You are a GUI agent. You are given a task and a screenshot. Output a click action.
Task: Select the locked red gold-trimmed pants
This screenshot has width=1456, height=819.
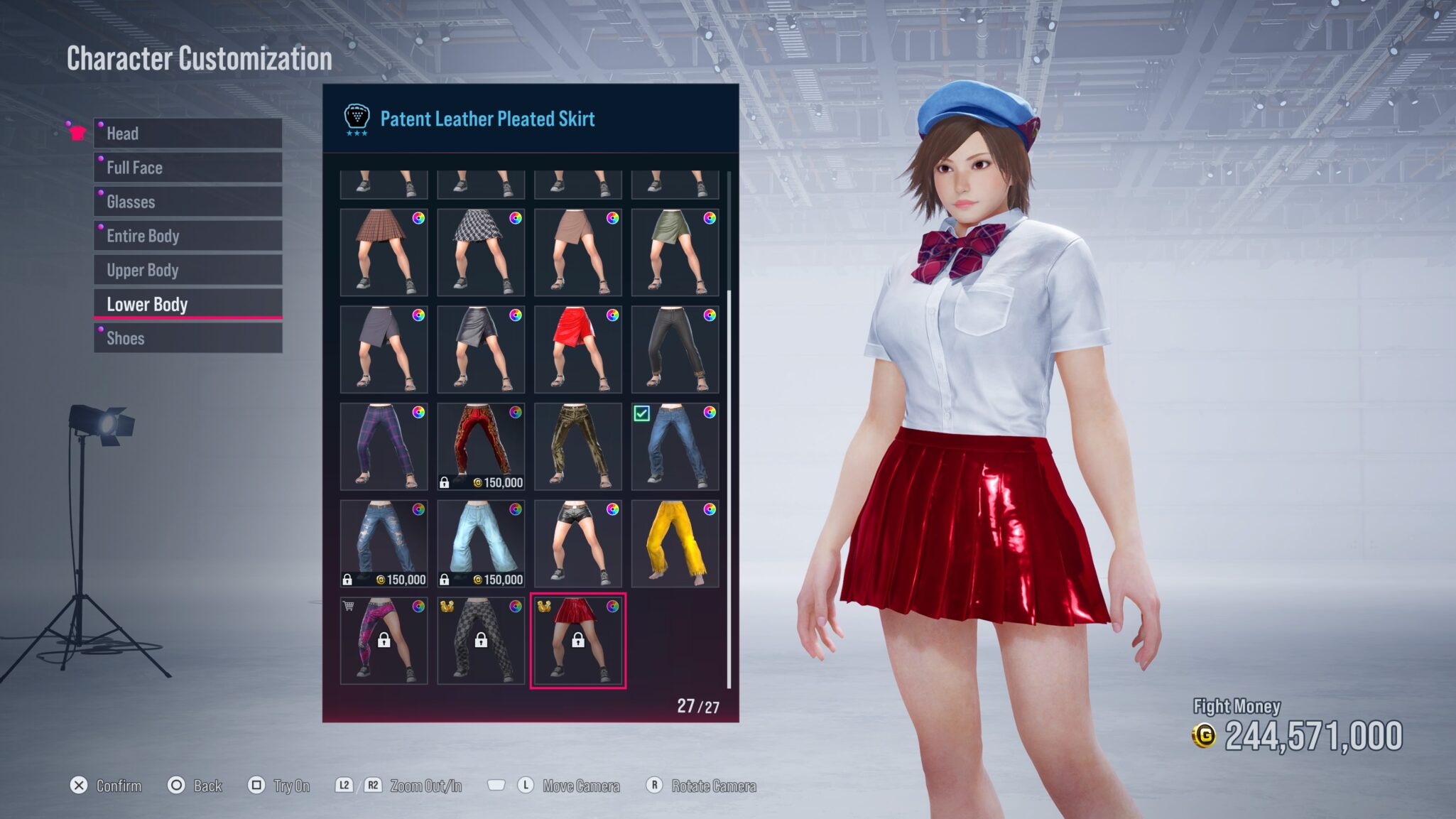coord(481,446)
